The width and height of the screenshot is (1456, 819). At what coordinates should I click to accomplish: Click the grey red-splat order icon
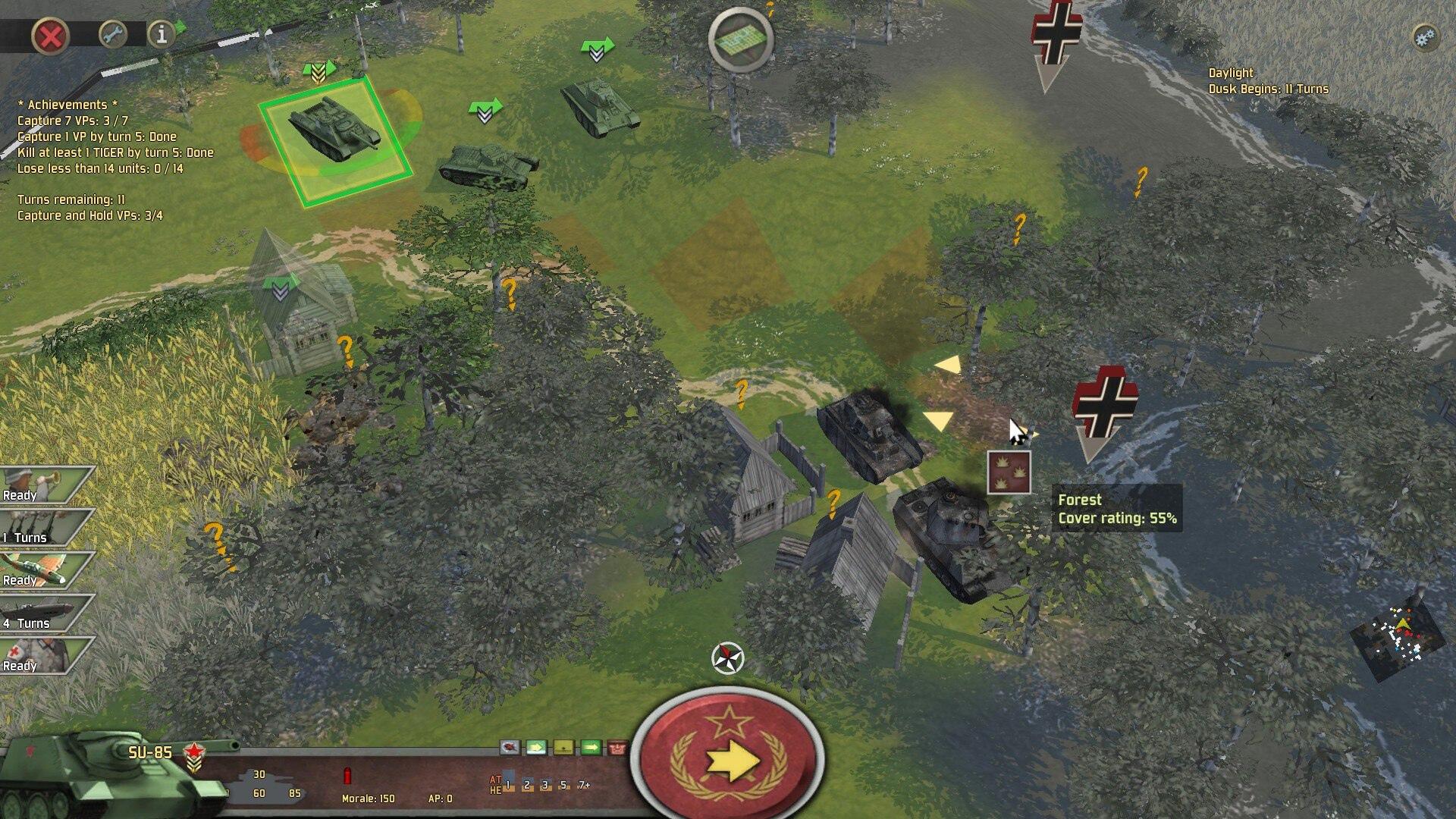[510, 748]
